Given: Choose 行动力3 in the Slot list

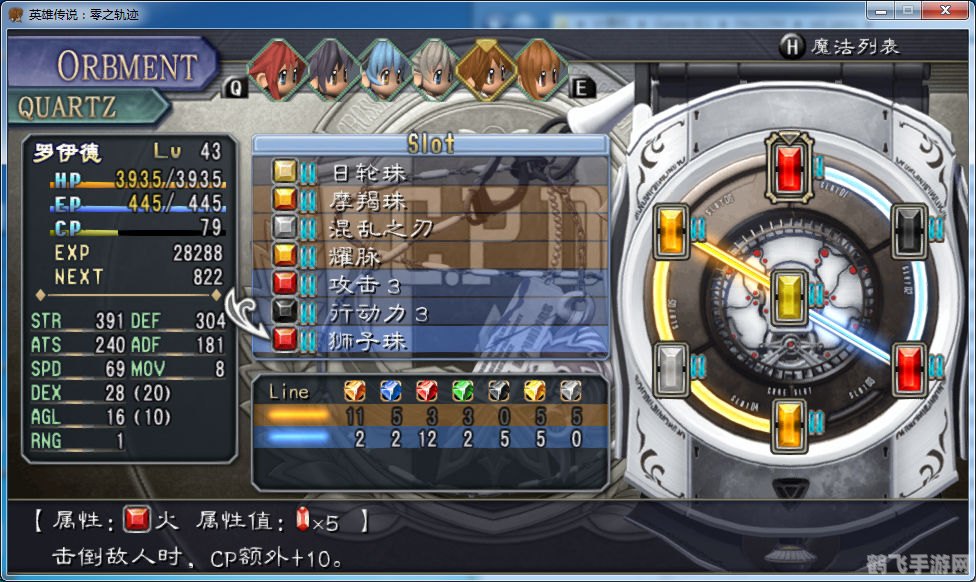Looking at the screenshot, I should [x=430, y=313].
